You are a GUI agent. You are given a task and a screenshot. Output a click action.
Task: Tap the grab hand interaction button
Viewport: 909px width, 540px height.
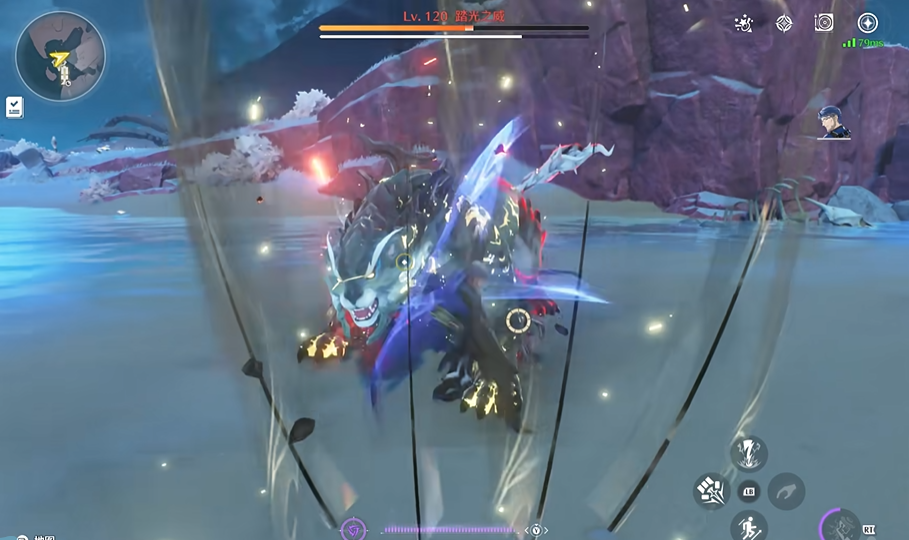(786, 491)
